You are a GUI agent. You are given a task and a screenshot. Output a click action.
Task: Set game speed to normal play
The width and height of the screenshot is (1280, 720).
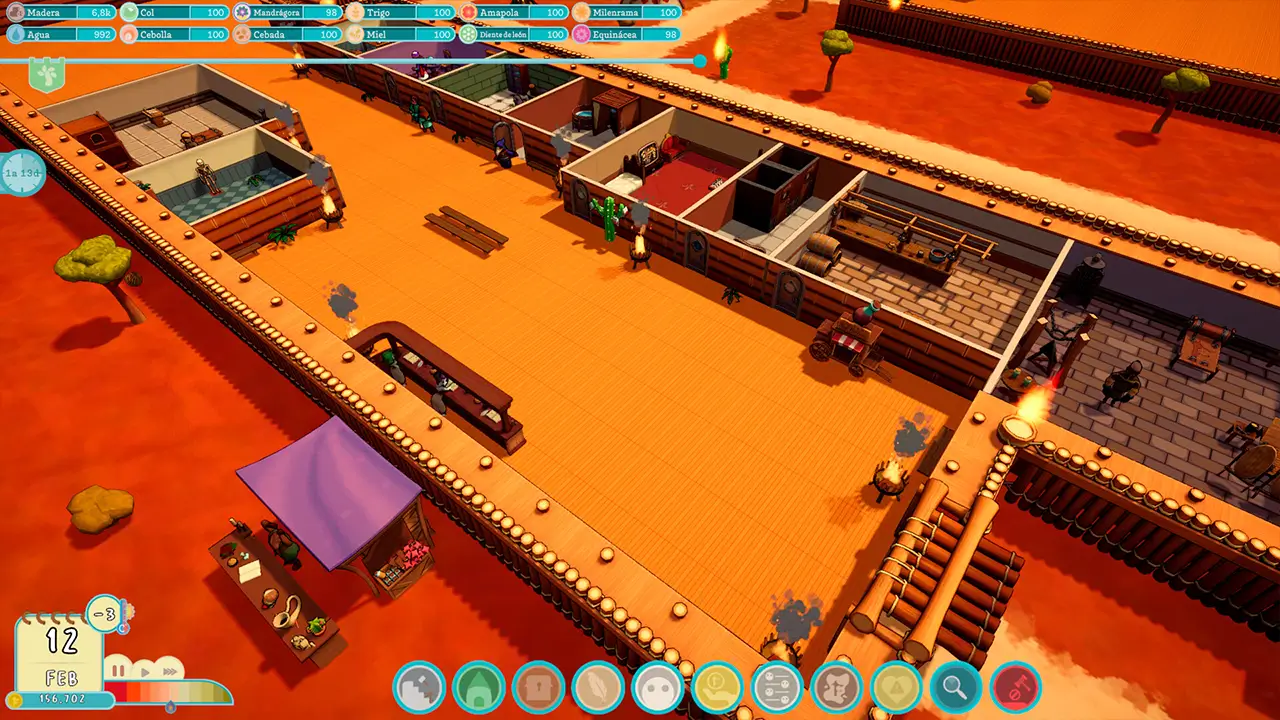point(145,670)
